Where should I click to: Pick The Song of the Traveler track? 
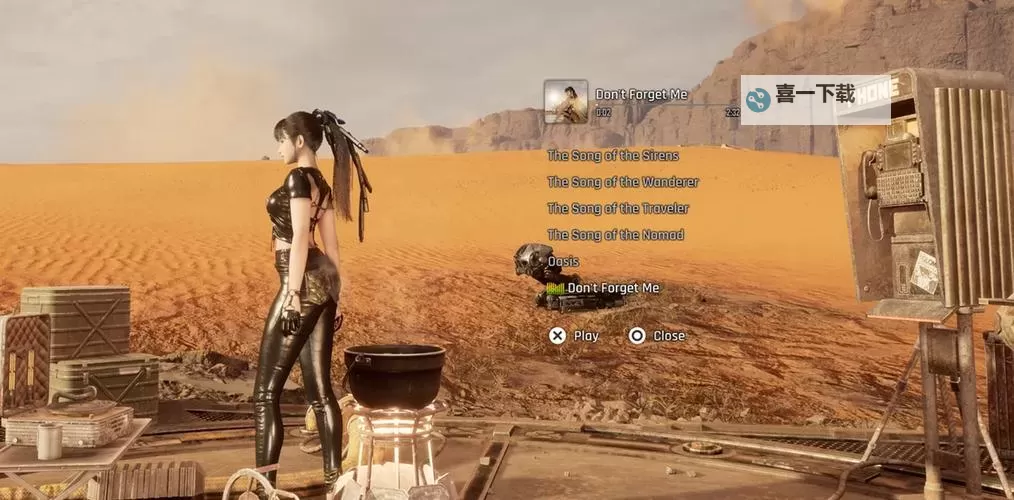[x=617, y=208]
